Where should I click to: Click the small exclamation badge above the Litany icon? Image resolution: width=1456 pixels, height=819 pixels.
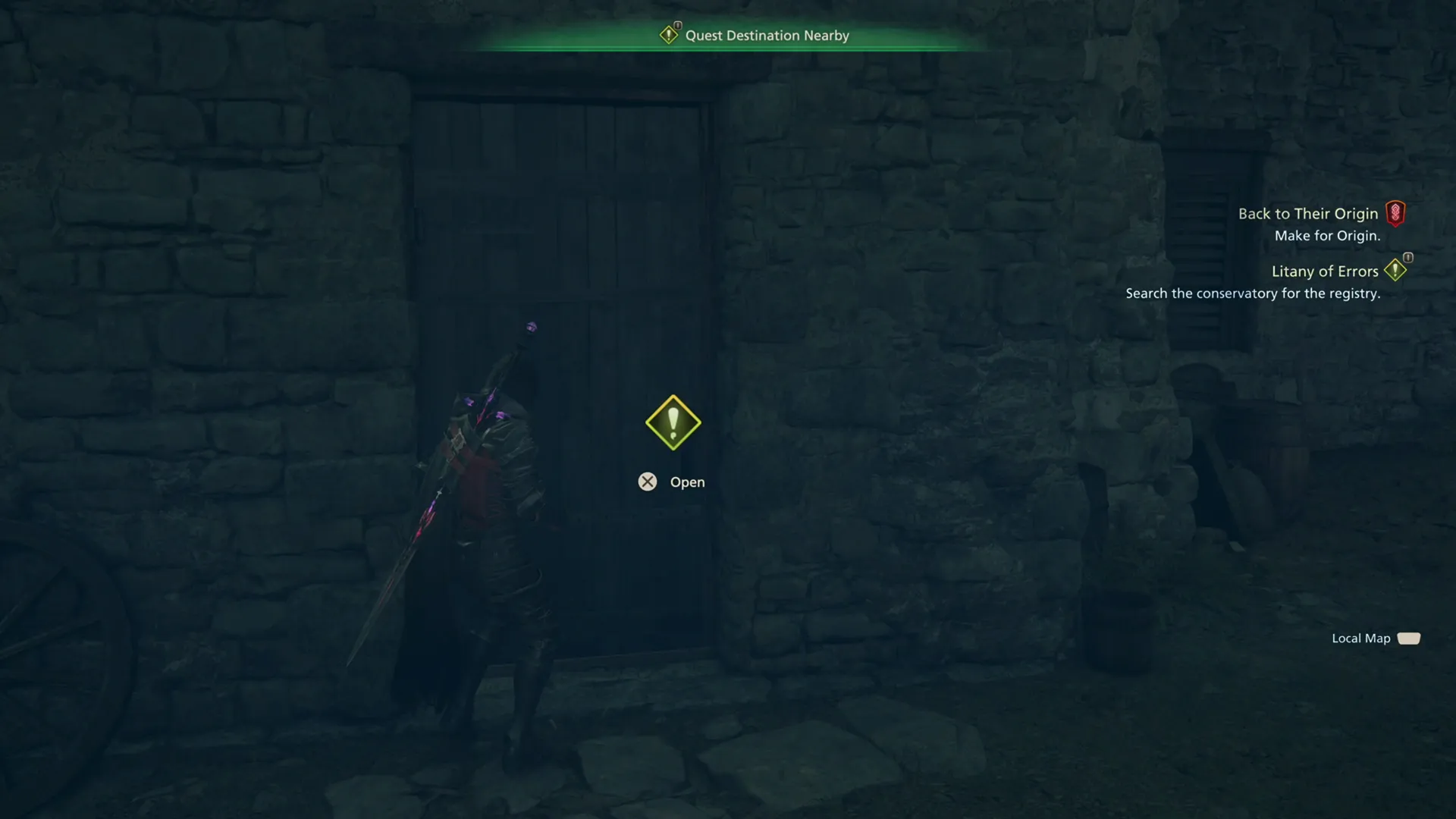click(x=1407, y=256)
